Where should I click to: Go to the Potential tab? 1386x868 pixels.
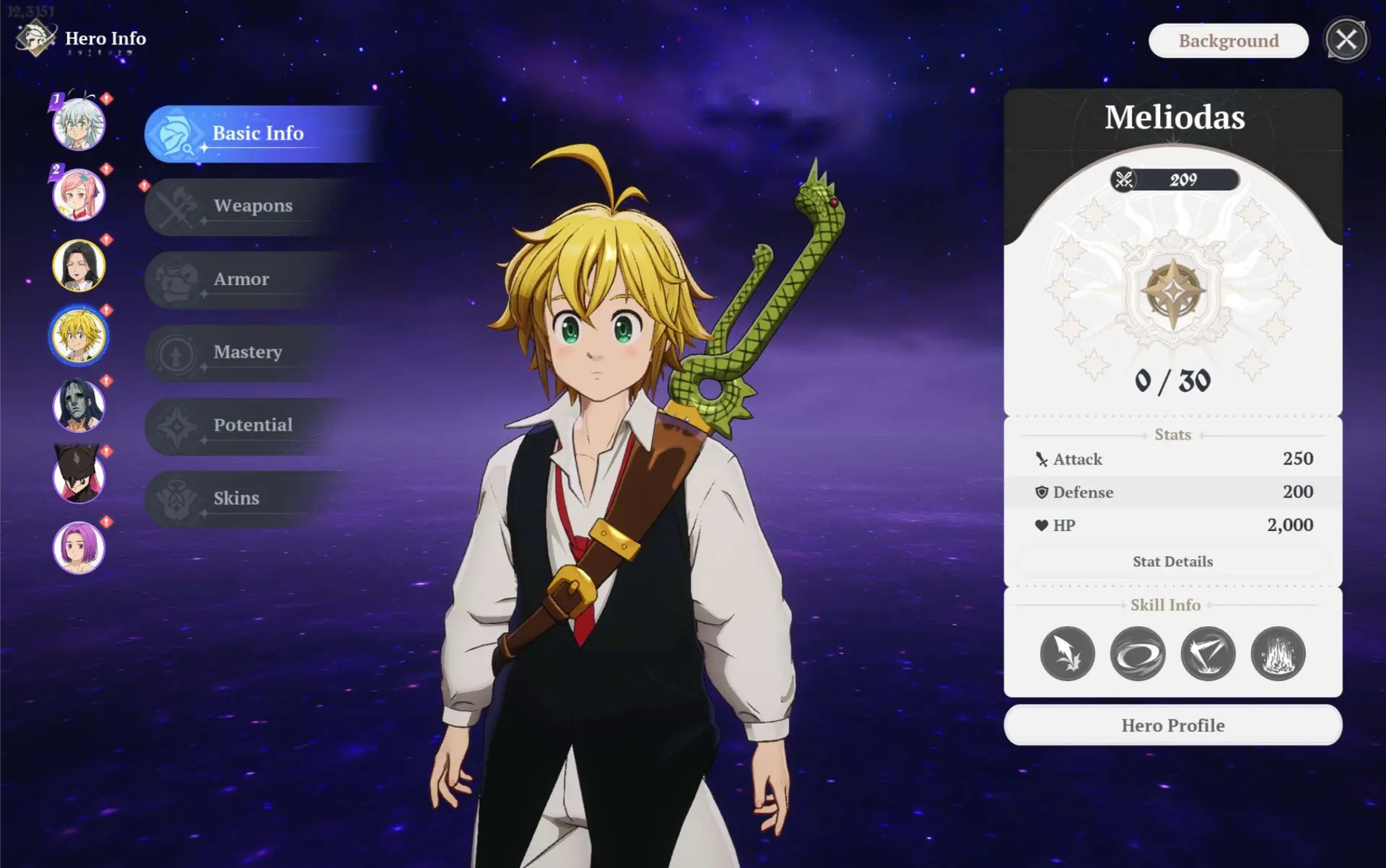pos(253,426)
